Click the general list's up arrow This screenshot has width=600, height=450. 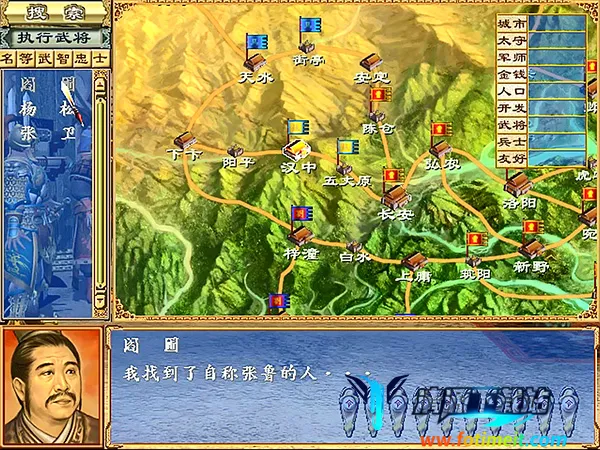tap(100, 85)
